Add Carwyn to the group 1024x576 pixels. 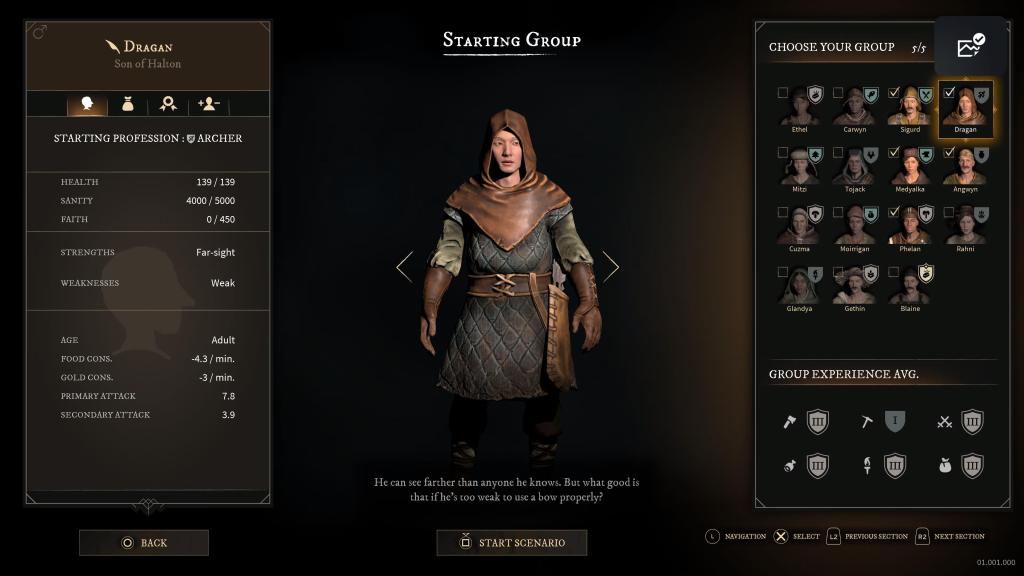coord(838,93)
